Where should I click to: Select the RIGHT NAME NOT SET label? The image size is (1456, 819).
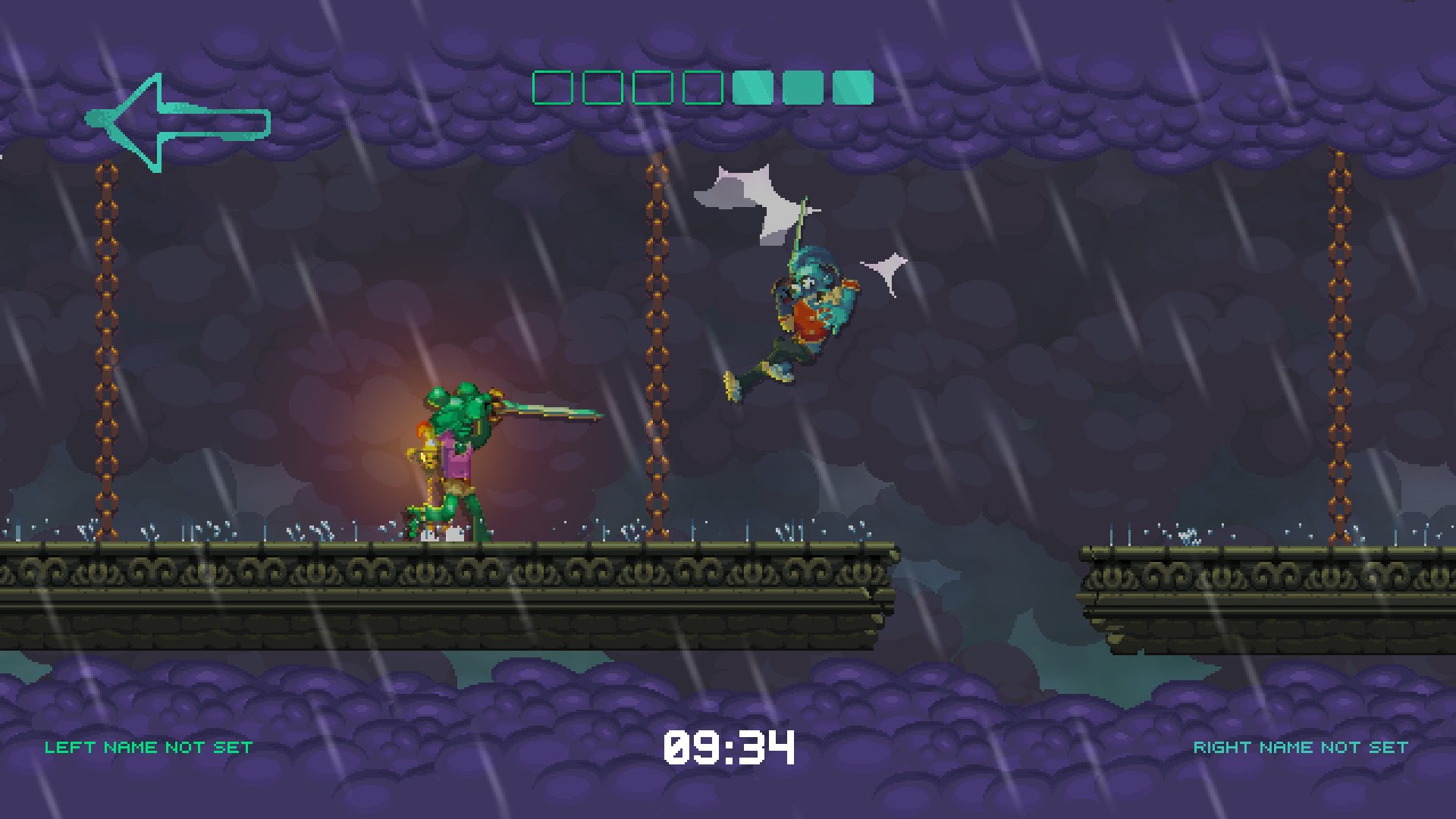click(x=1302, y=746)
